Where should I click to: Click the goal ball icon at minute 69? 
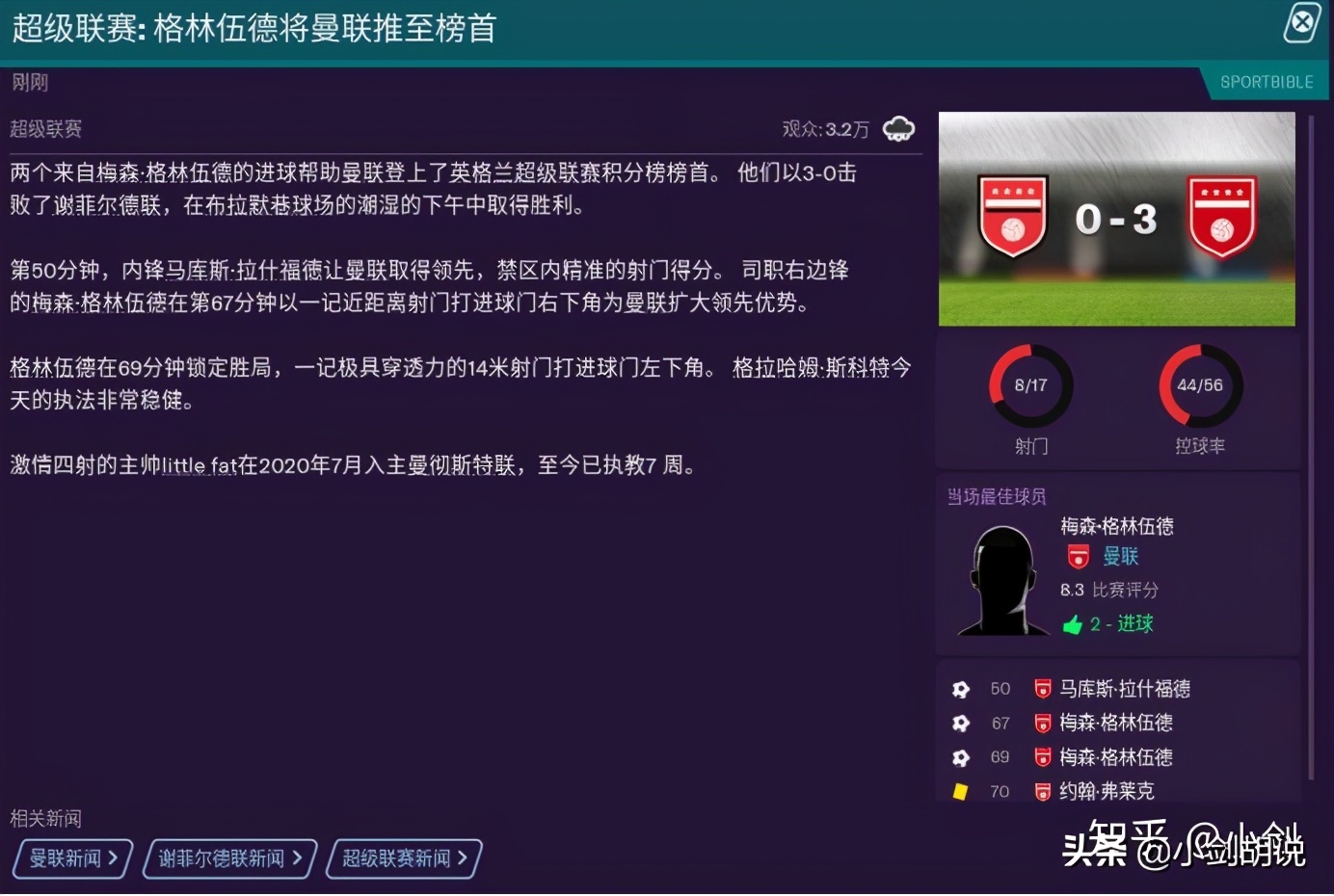click(960, 757)
